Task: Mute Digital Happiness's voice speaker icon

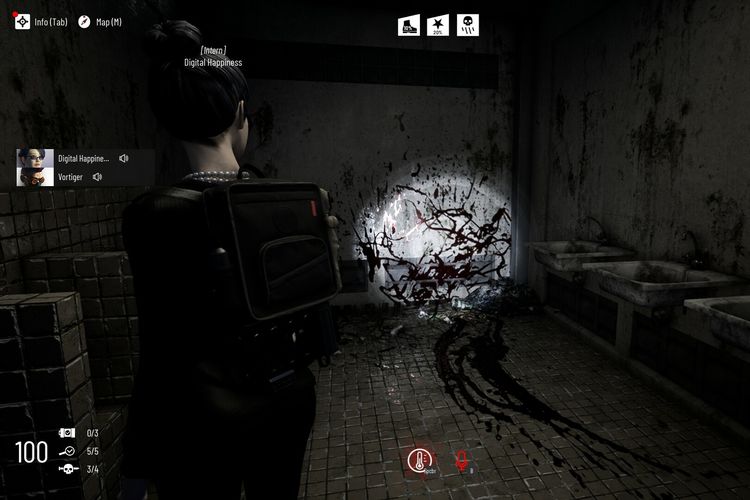Action: [x=124, y=158]
